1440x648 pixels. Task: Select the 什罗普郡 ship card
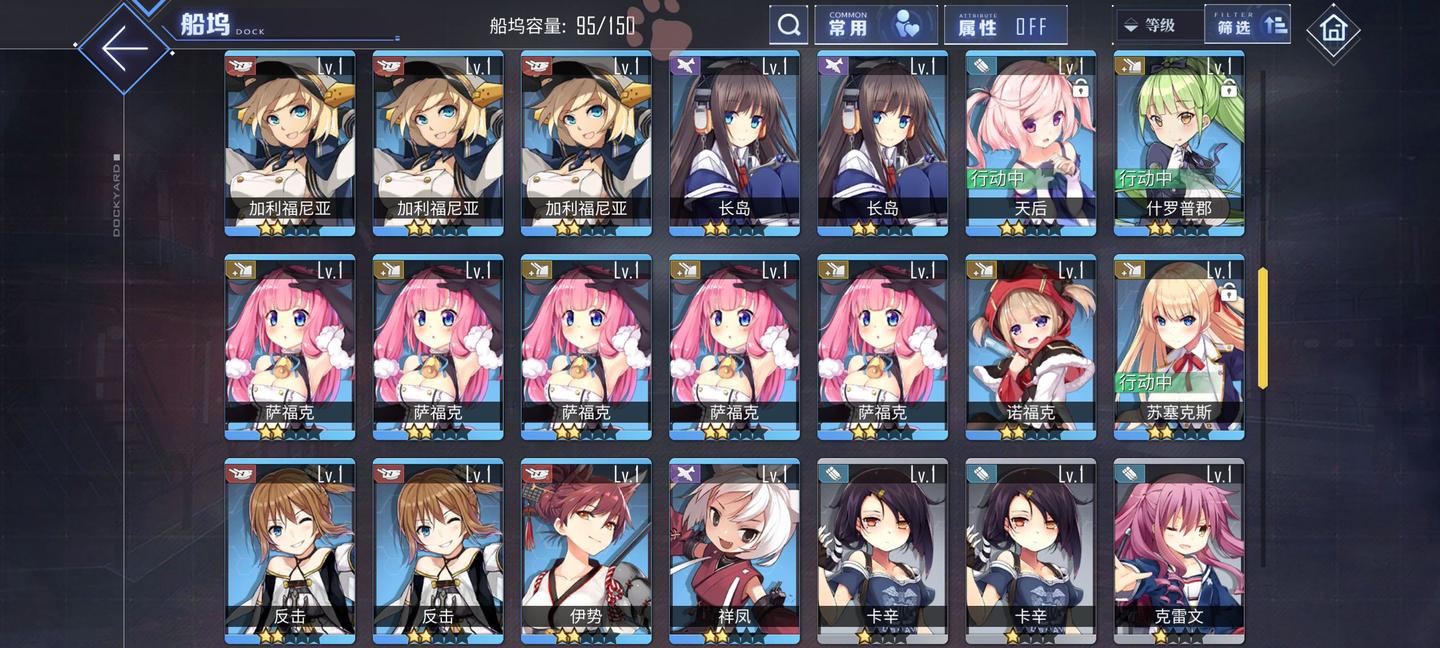click(x=1179, y=143)
